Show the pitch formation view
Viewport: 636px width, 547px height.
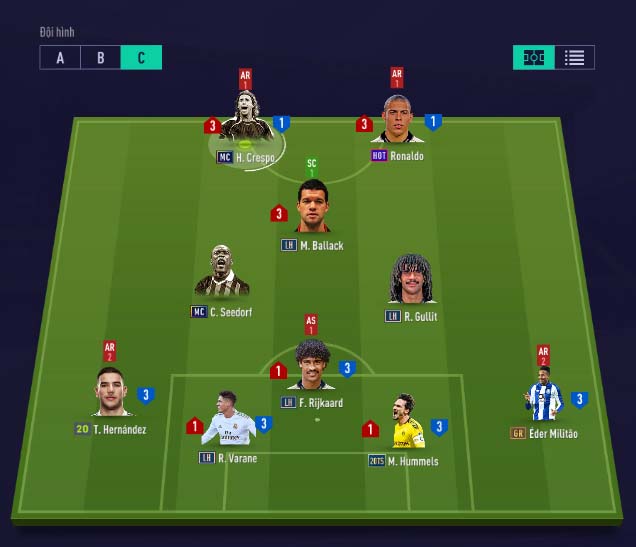pyautogui.click(x=534, y=58)
